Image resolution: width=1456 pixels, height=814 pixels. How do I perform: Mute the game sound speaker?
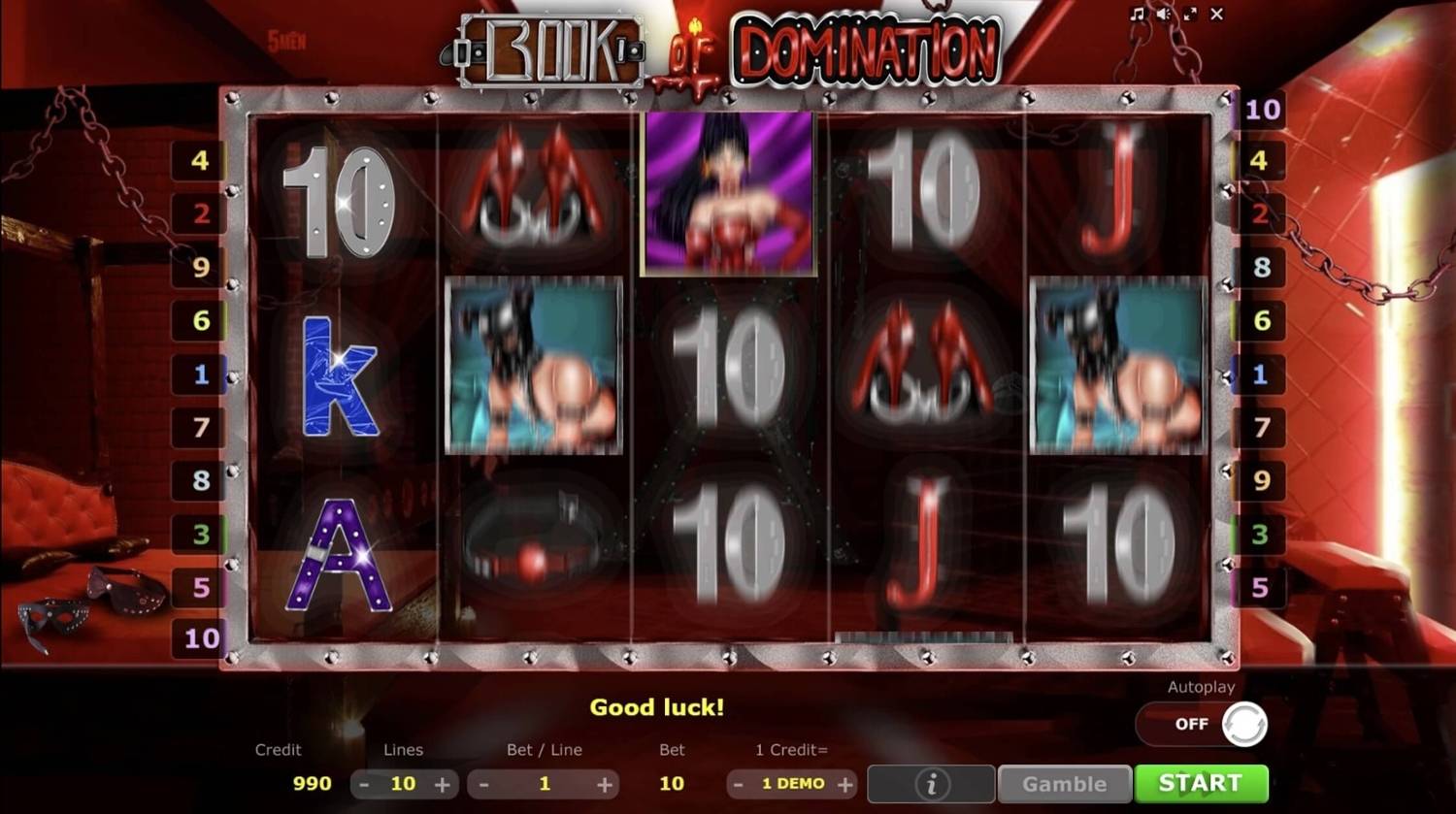point(1165,15)
